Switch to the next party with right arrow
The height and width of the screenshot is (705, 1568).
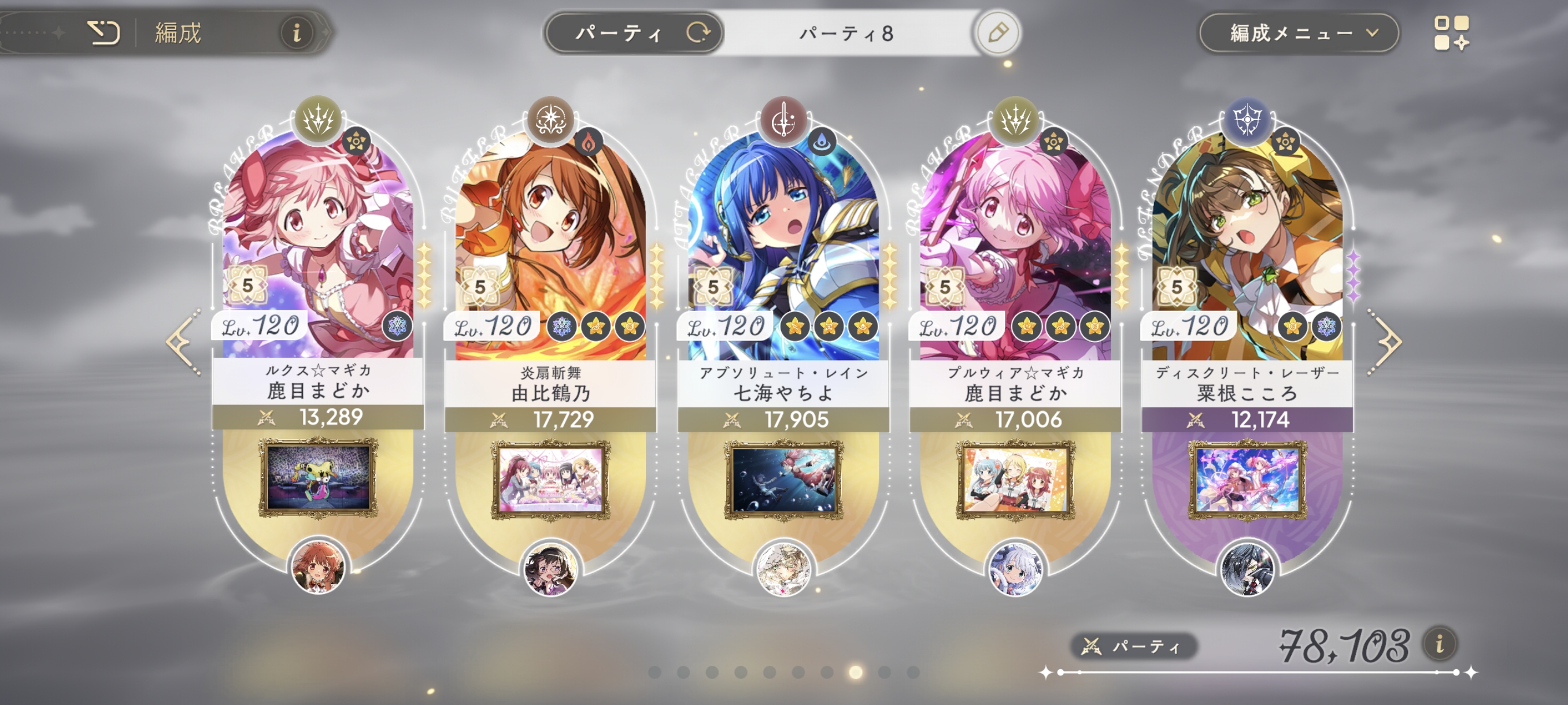click(x=1385, y=342)
